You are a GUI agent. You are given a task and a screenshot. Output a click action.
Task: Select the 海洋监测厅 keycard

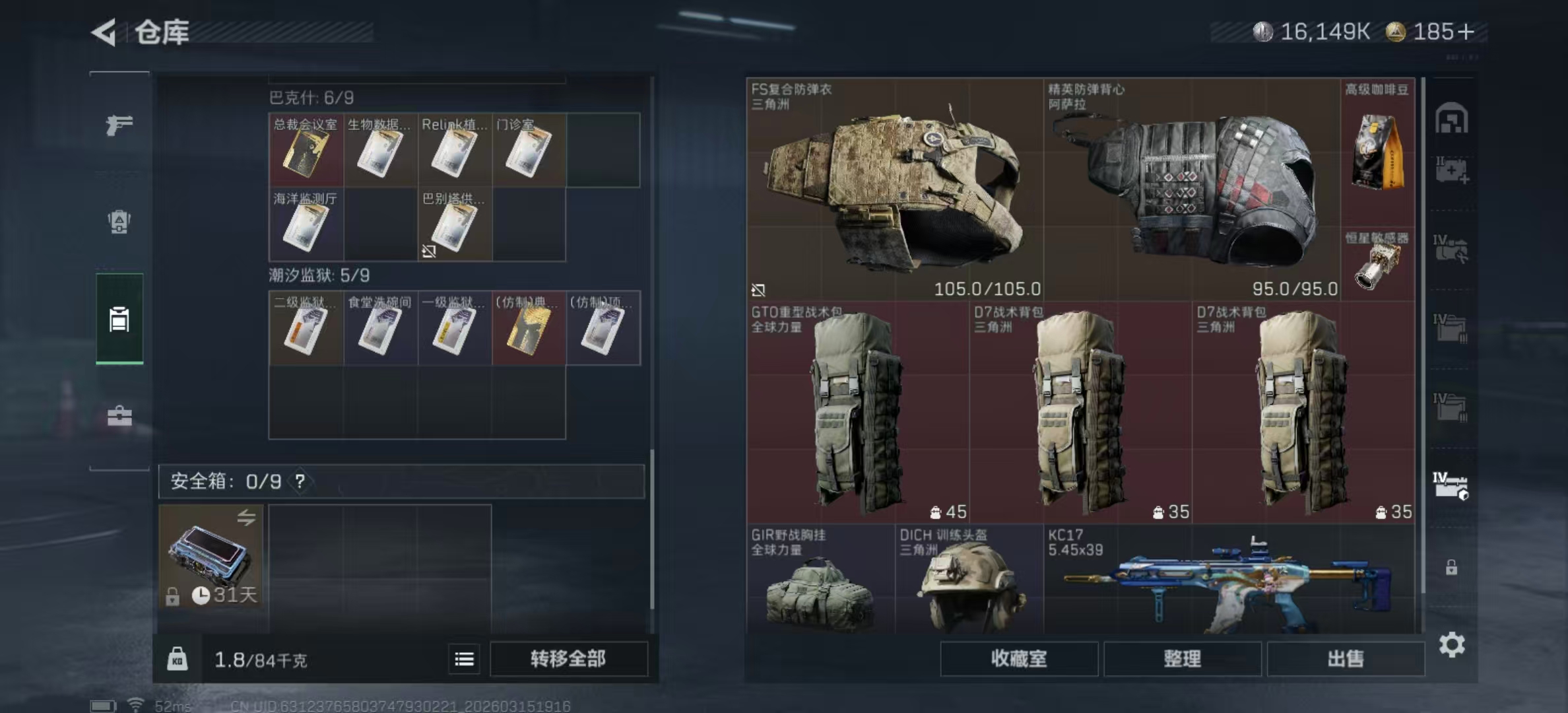coord(306,224)
